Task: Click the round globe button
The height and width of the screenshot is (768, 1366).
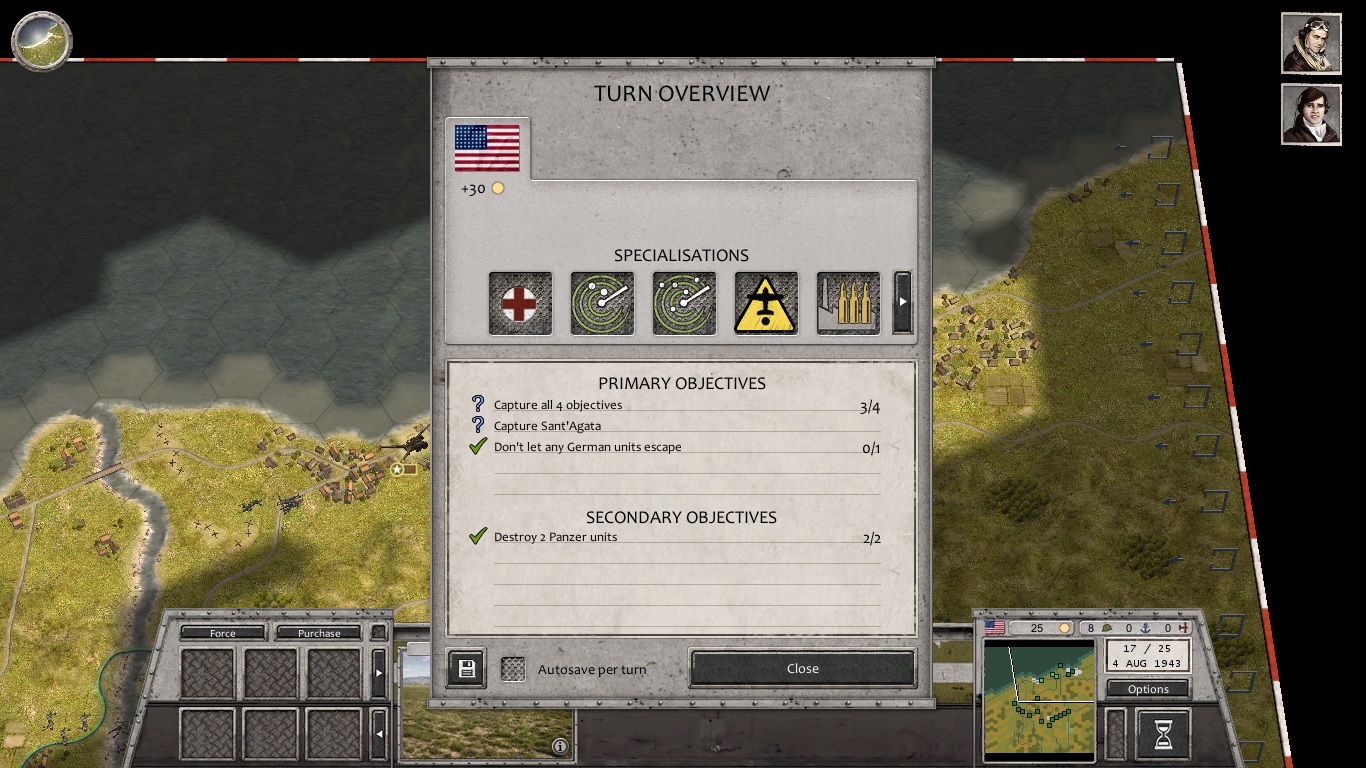Action: (x=41, y=41)
